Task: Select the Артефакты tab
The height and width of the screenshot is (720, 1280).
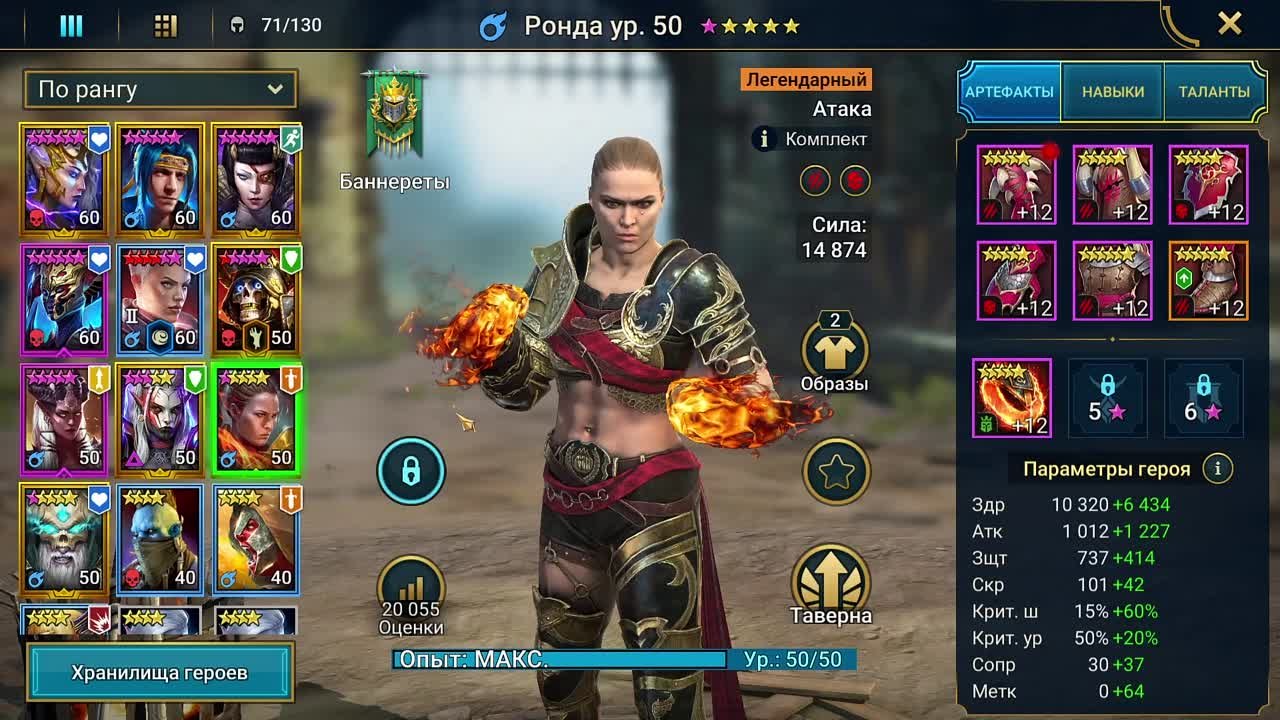Action: (1012, 90)
